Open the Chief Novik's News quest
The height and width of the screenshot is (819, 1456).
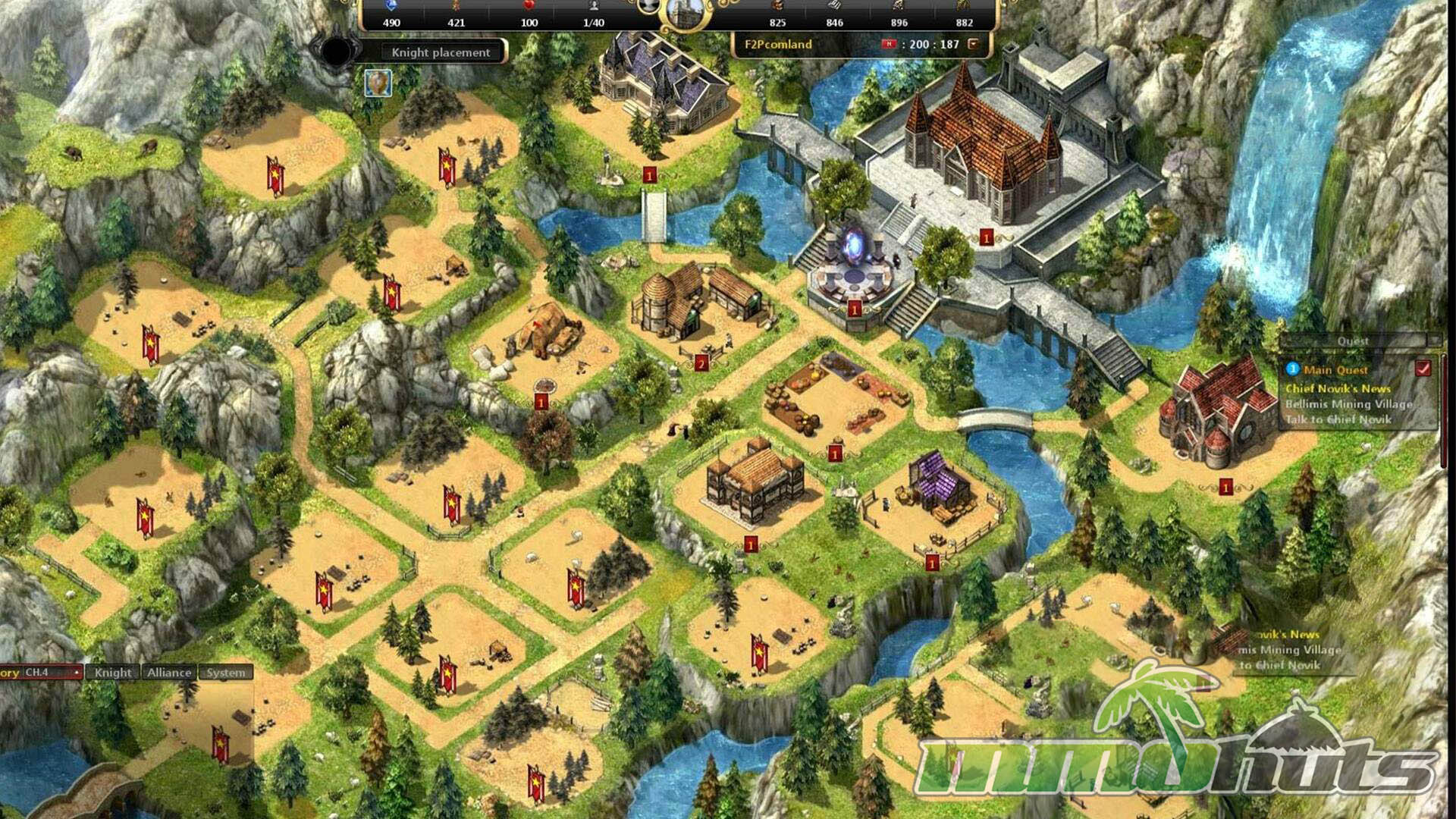(x=1338, y=388)
